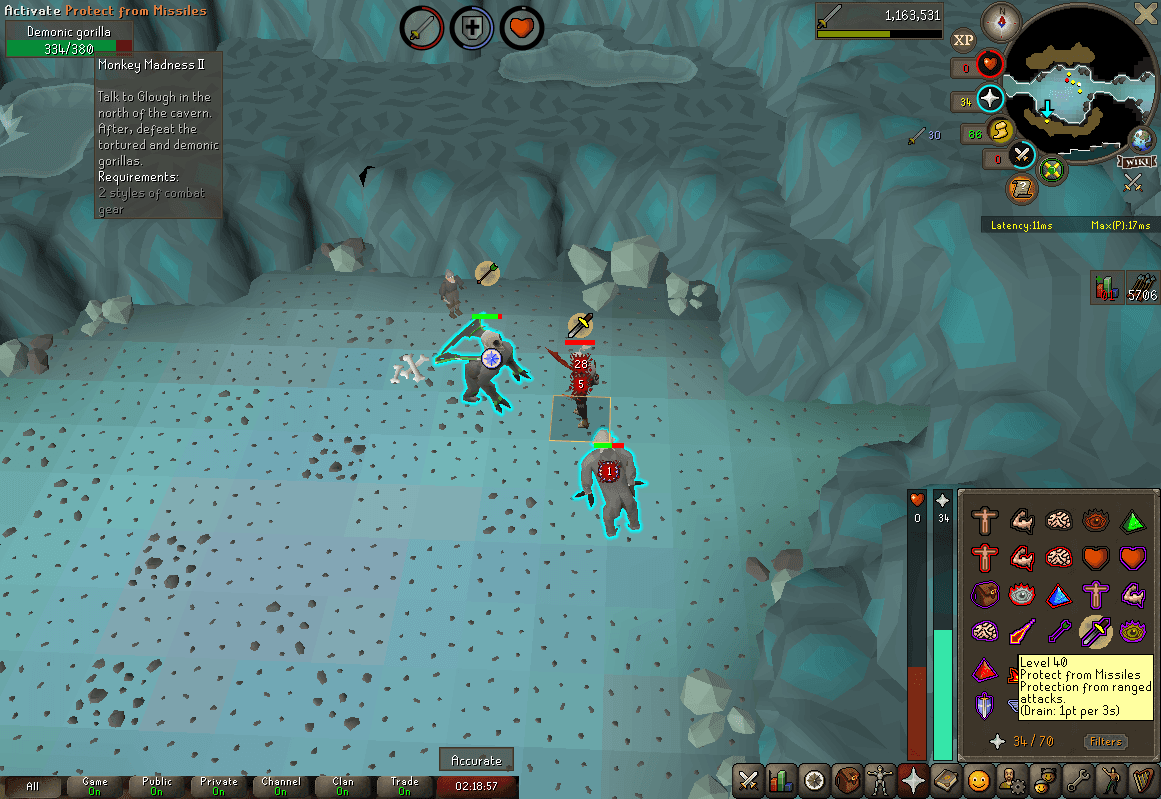Open the Spellbook tab
Image resolution: width=1161 pixels, height=799 pixels.
click(x=946, y=780)
